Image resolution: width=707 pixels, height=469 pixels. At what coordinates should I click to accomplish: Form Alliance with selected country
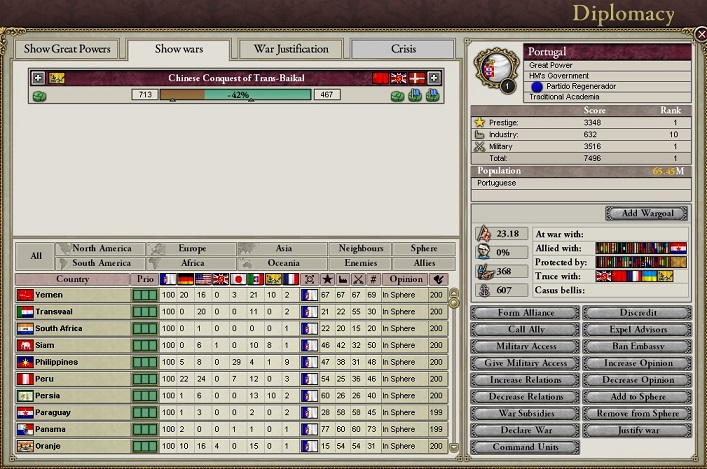[524, 313]
